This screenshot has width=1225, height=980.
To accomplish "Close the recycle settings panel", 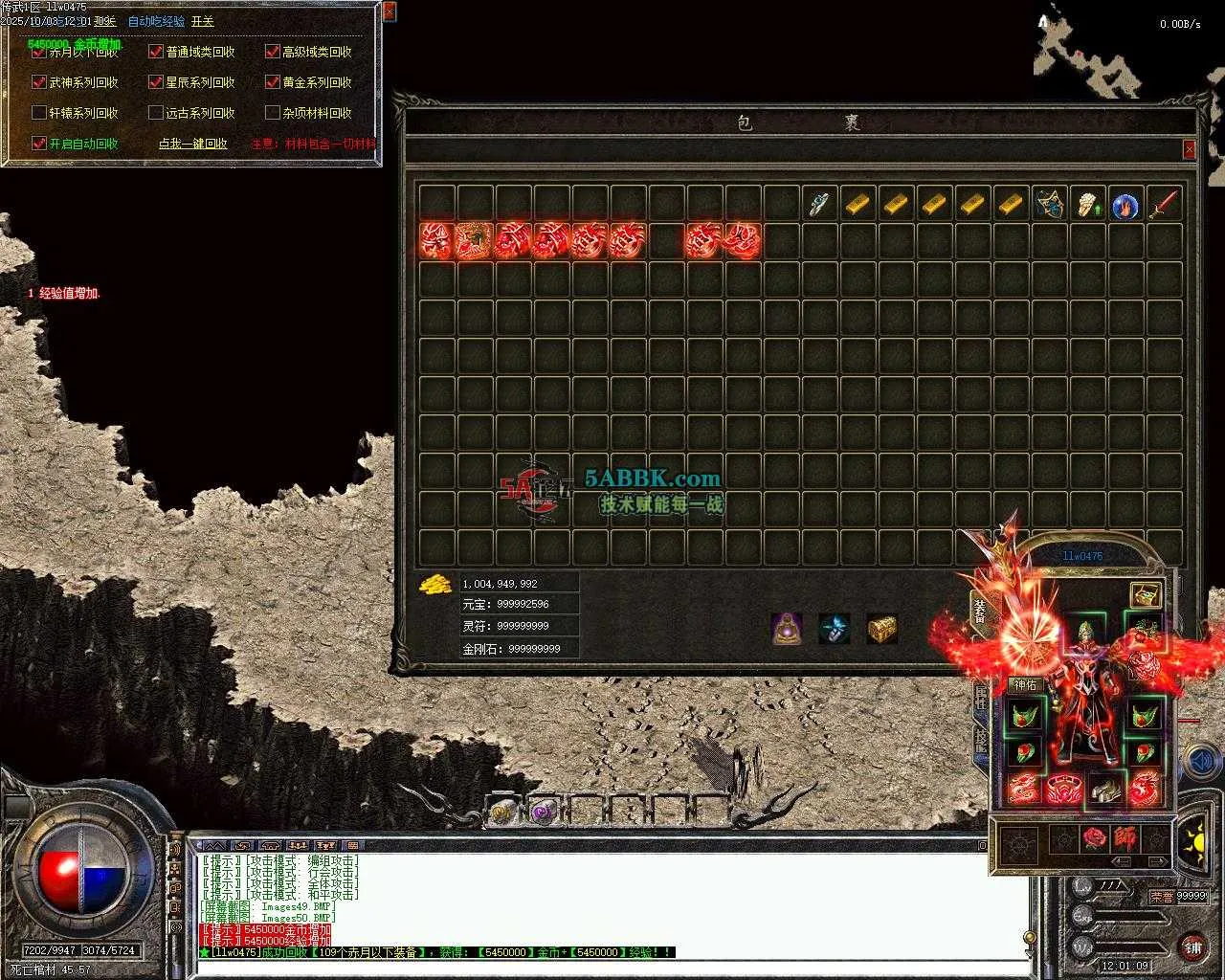I will click(389, 11).
